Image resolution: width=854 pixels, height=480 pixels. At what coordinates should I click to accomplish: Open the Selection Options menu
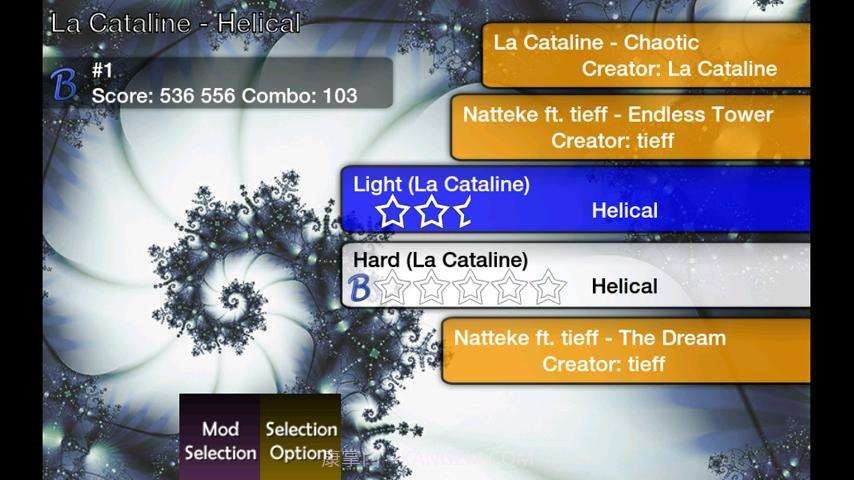300,440
